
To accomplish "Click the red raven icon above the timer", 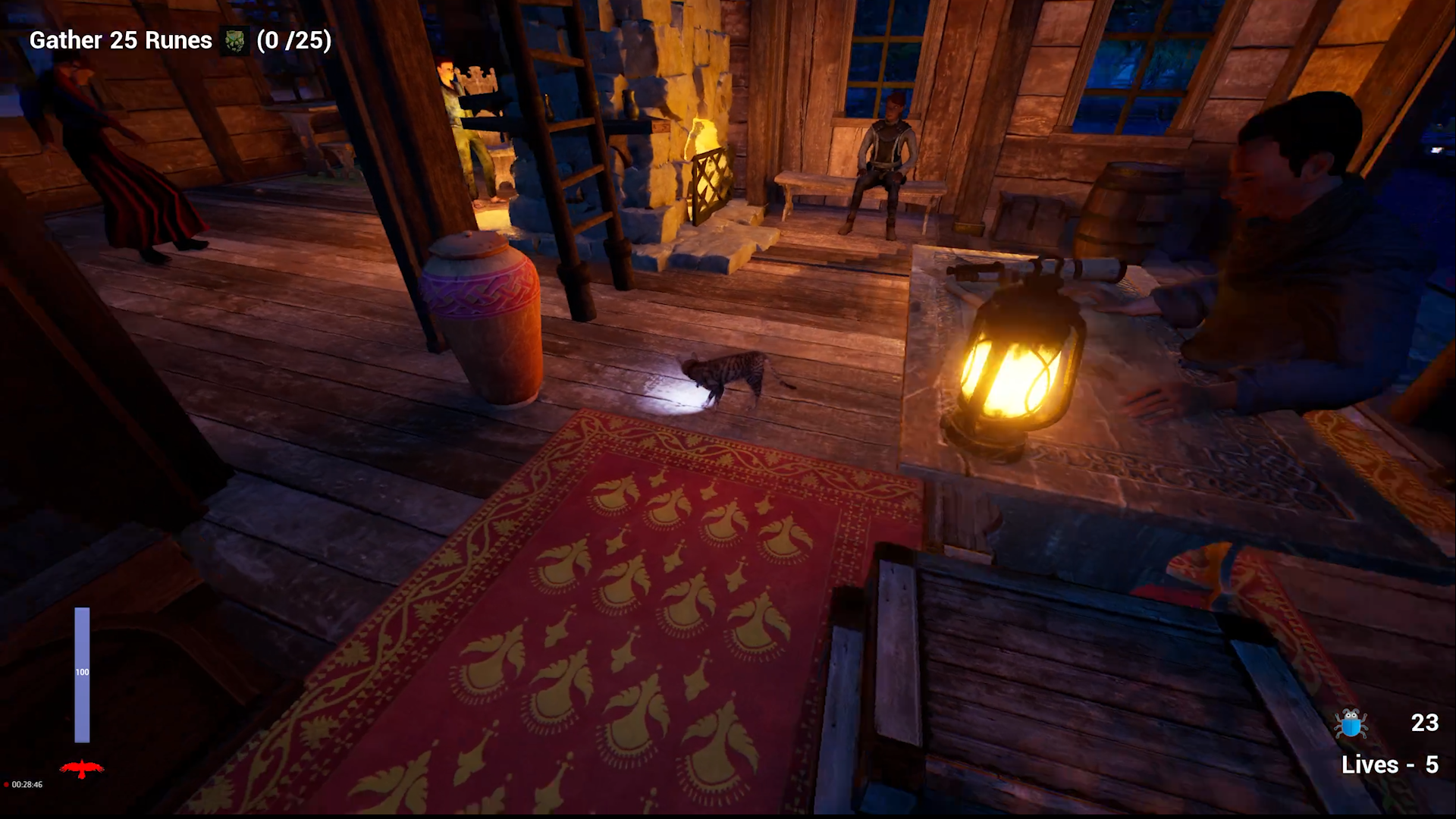I will (83, 767).
